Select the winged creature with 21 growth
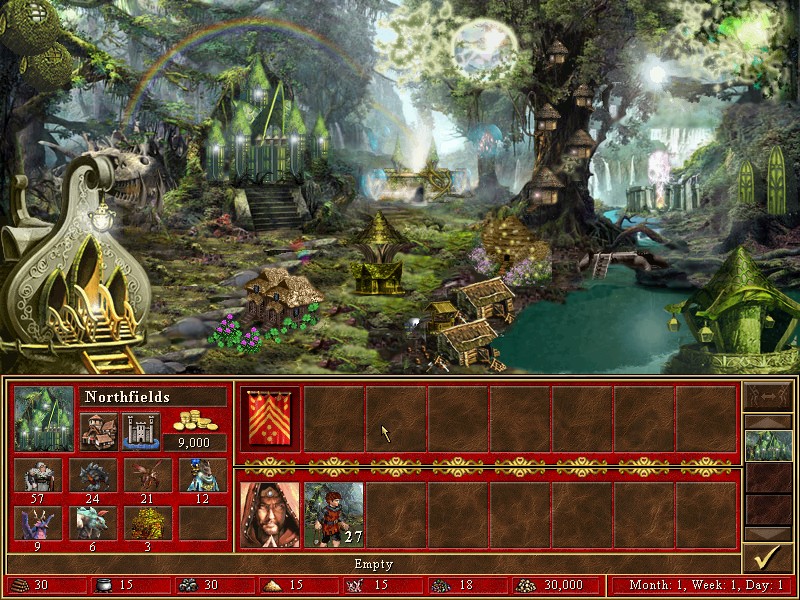The height and width of the screenshot is (600, 800). coord(148,475)
